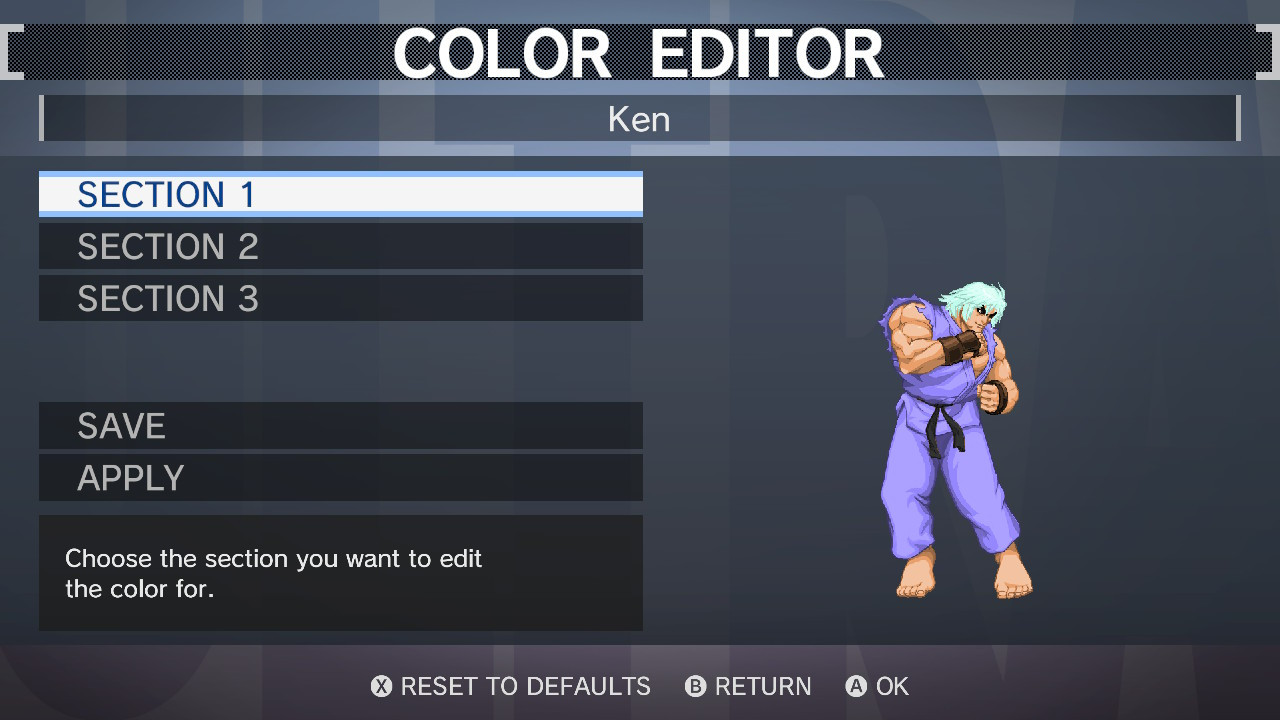
Task: Click the left edge of the name banner
Action: click(44, 118)
